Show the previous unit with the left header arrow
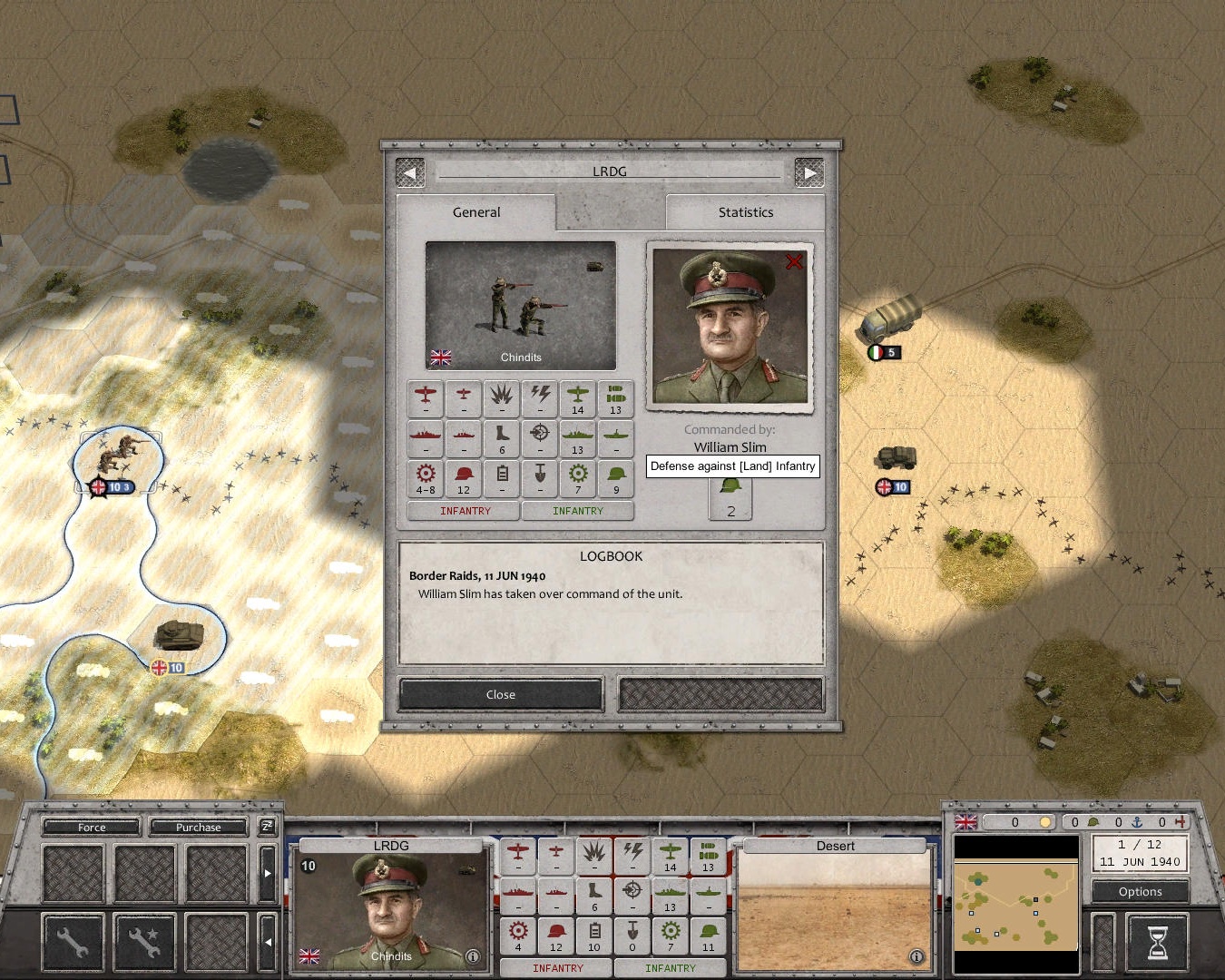Viewport: 1225px width, 980px height. (410, 171)
